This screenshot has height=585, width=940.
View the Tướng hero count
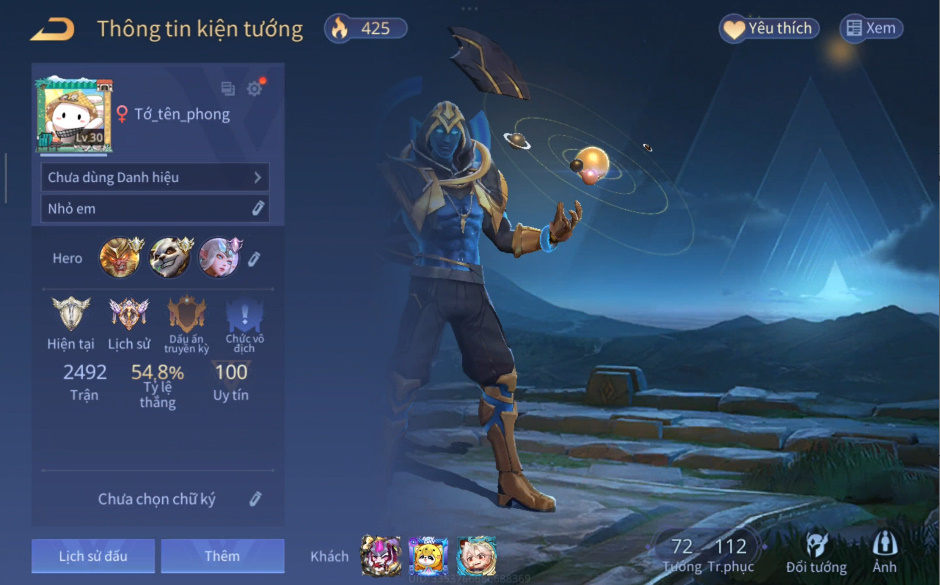682,554
